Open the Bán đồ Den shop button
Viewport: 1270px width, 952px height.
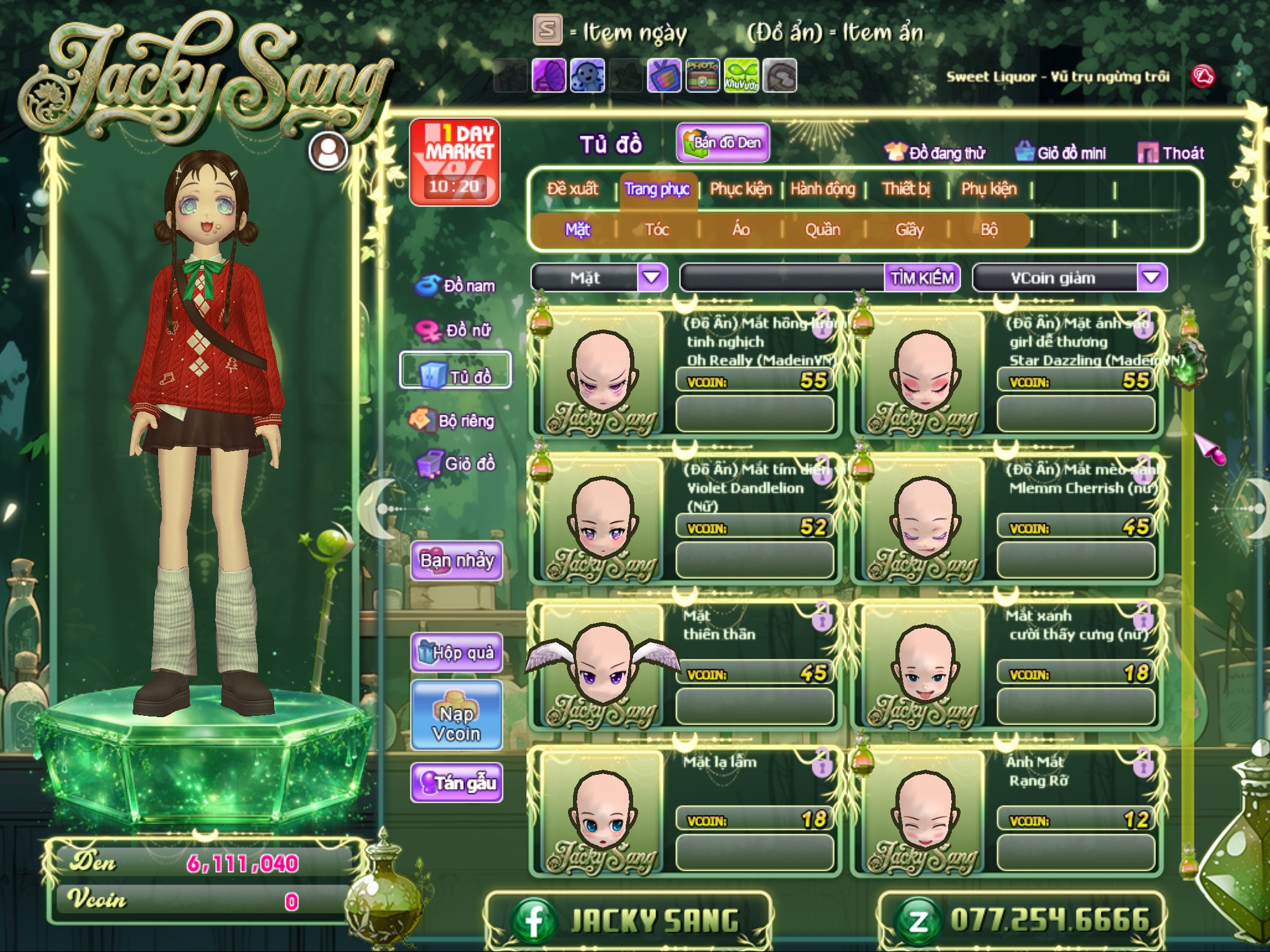pos(723,143)
